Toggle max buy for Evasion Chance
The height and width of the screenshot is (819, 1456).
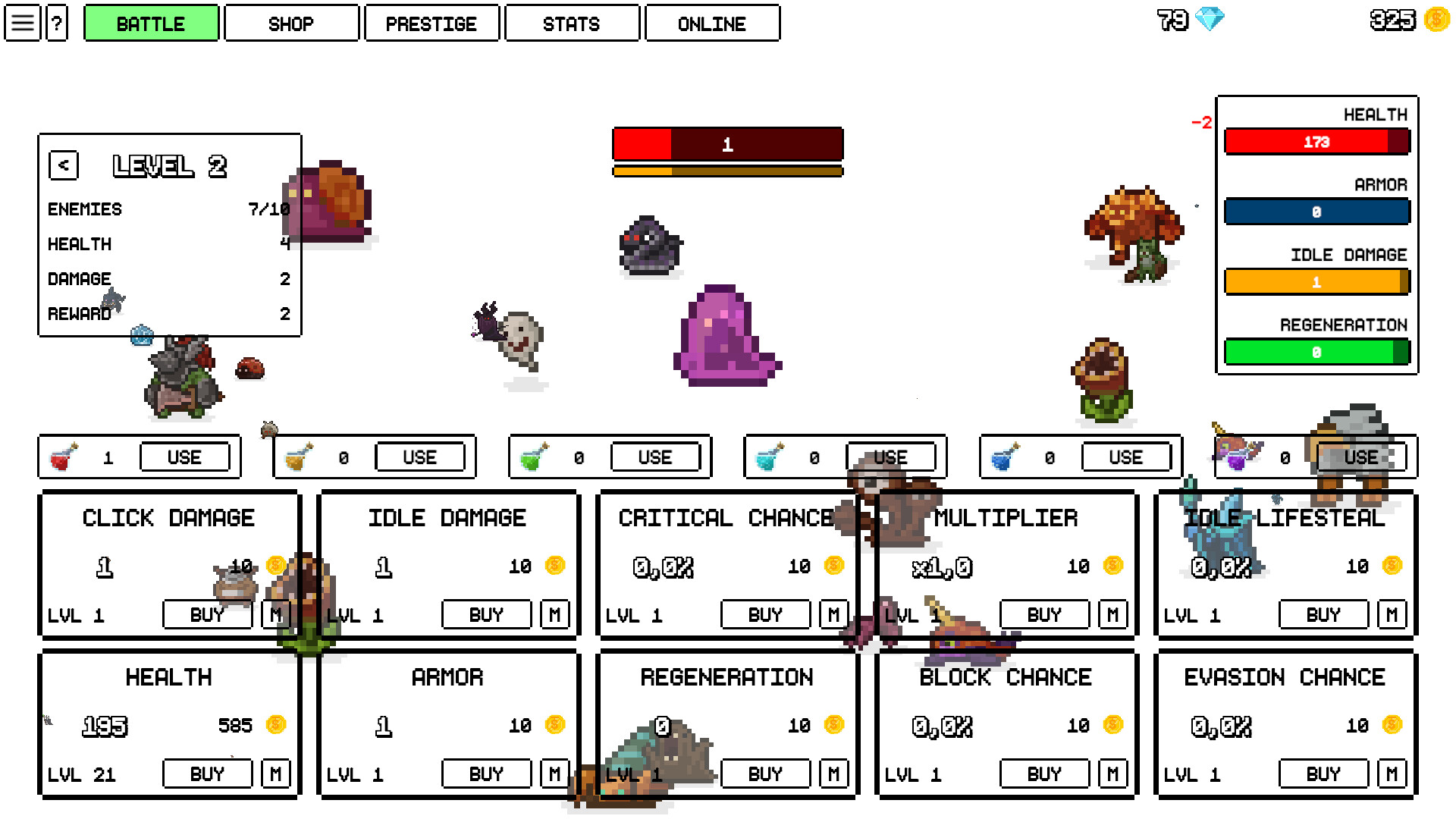coord(1392,773)
